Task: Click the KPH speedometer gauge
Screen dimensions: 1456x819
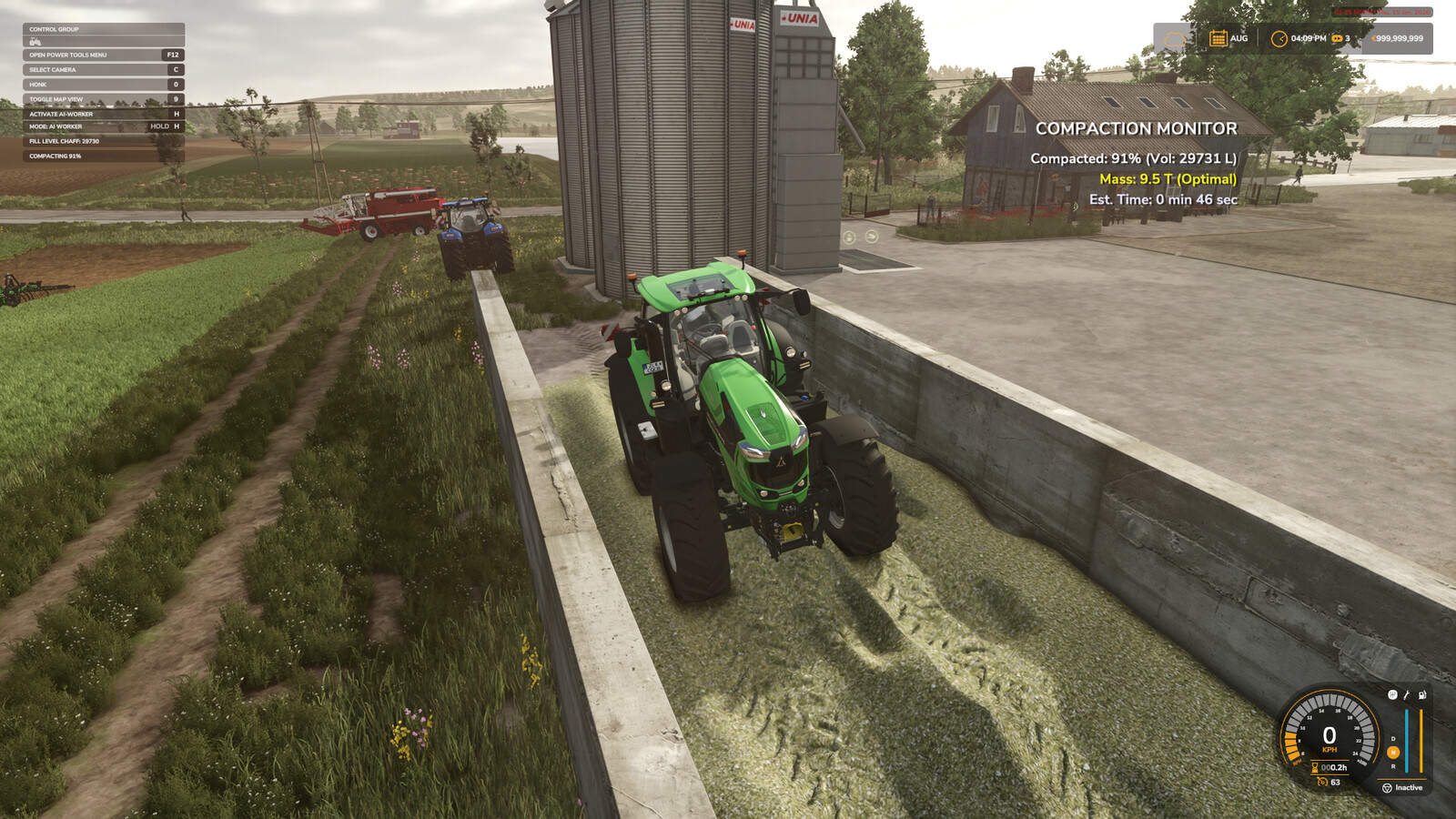Action: click(1330, 737)
